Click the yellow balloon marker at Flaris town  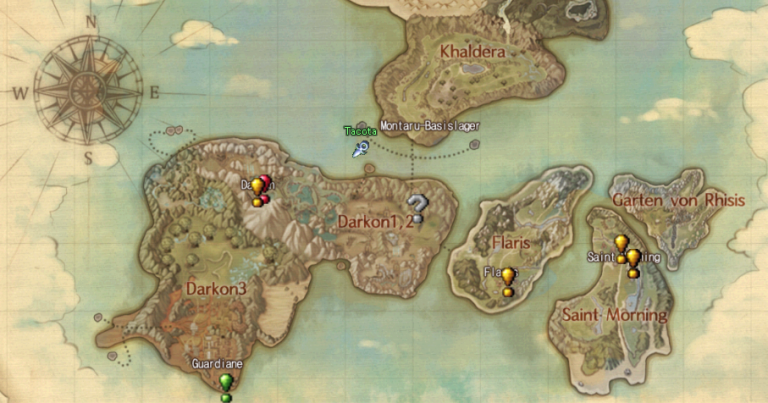[x=507, y=277]
